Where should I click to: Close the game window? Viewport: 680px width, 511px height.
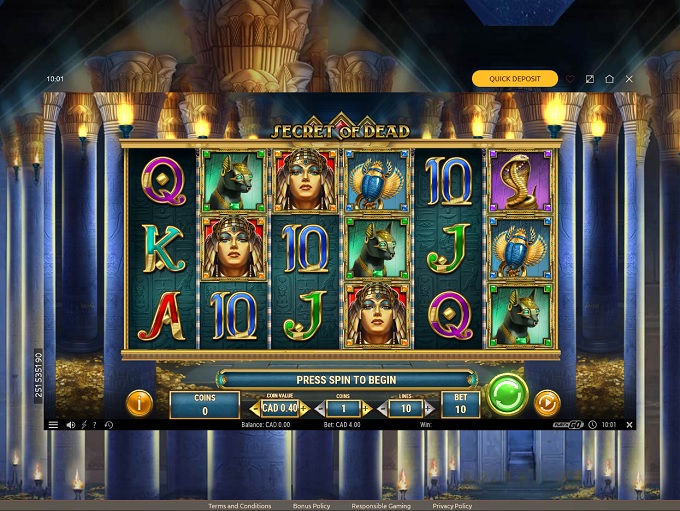(x=629, y=79)
